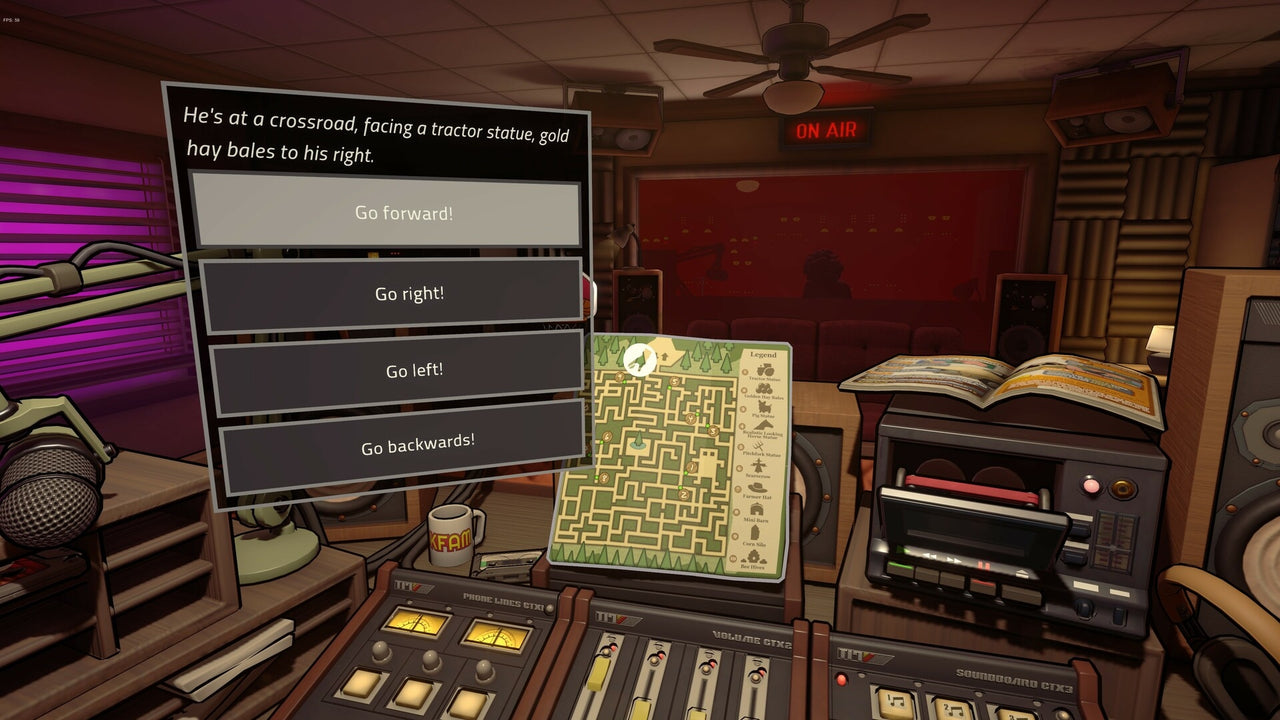
Task: Click the Farmer Hat legend icon
Action: tap(755, 487)
